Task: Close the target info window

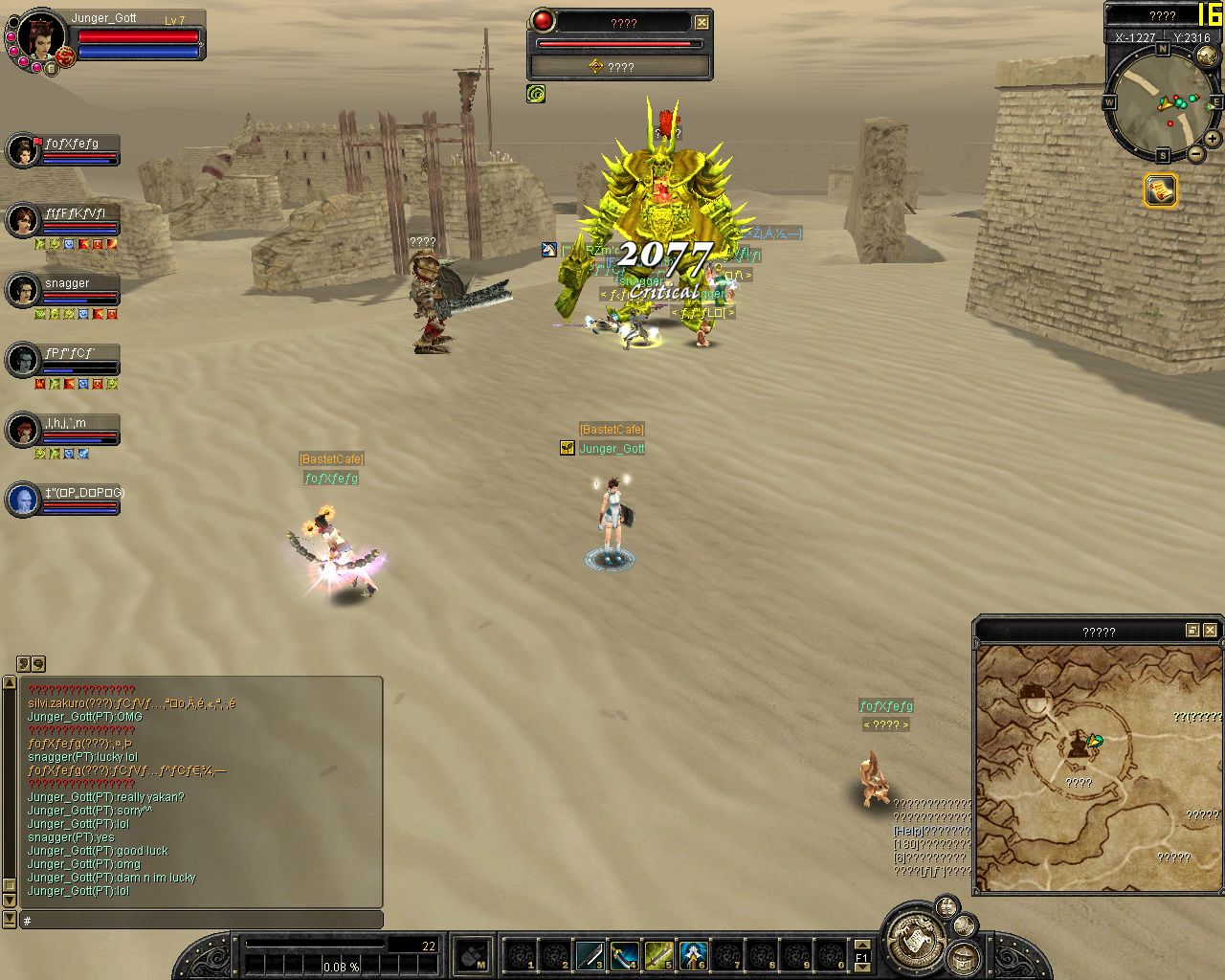Action: [702, 22]
